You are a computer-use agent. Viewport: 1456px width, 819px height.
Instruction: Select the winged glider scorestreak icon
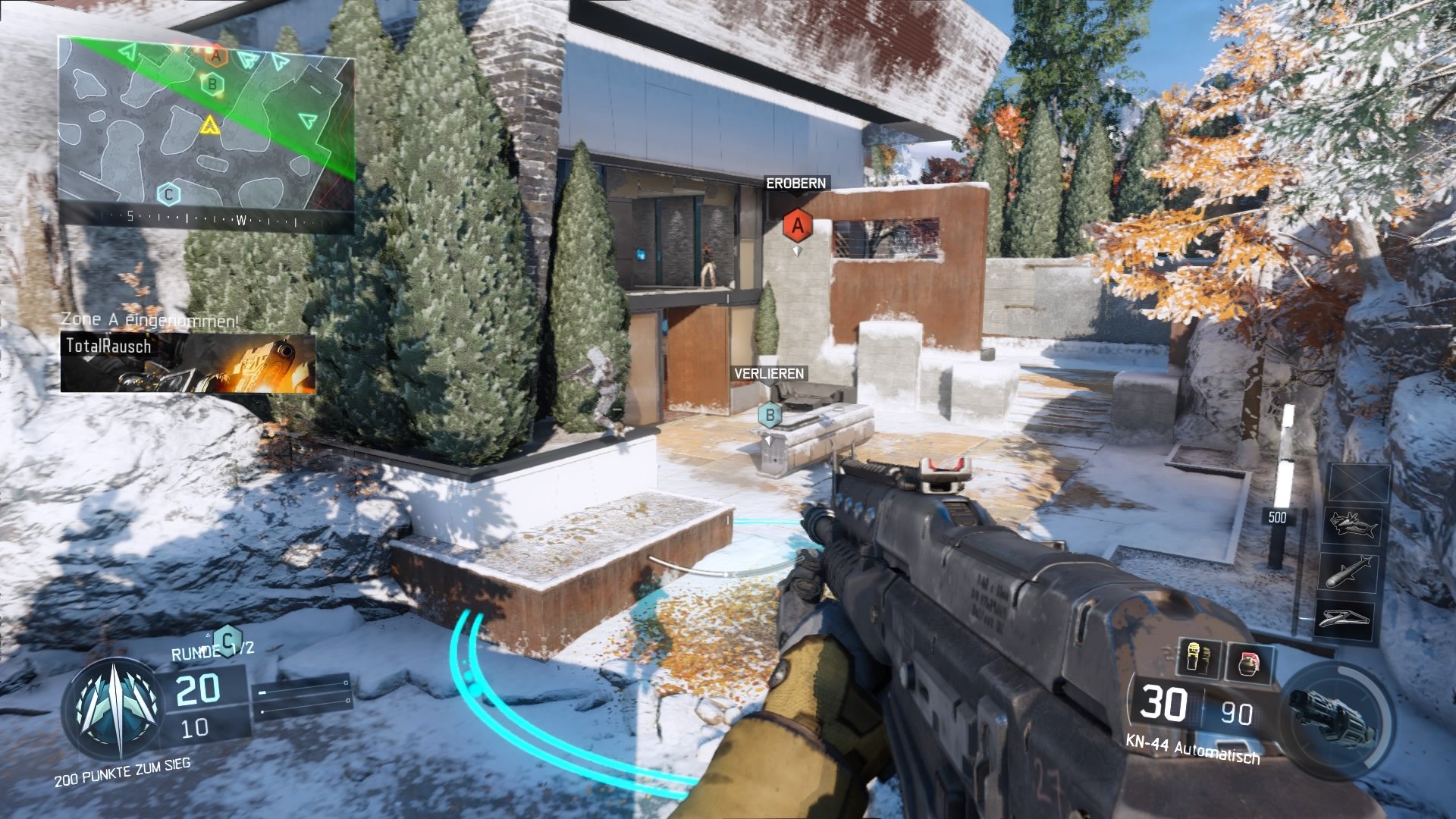pyautogui.click(x=1344, y=618)
